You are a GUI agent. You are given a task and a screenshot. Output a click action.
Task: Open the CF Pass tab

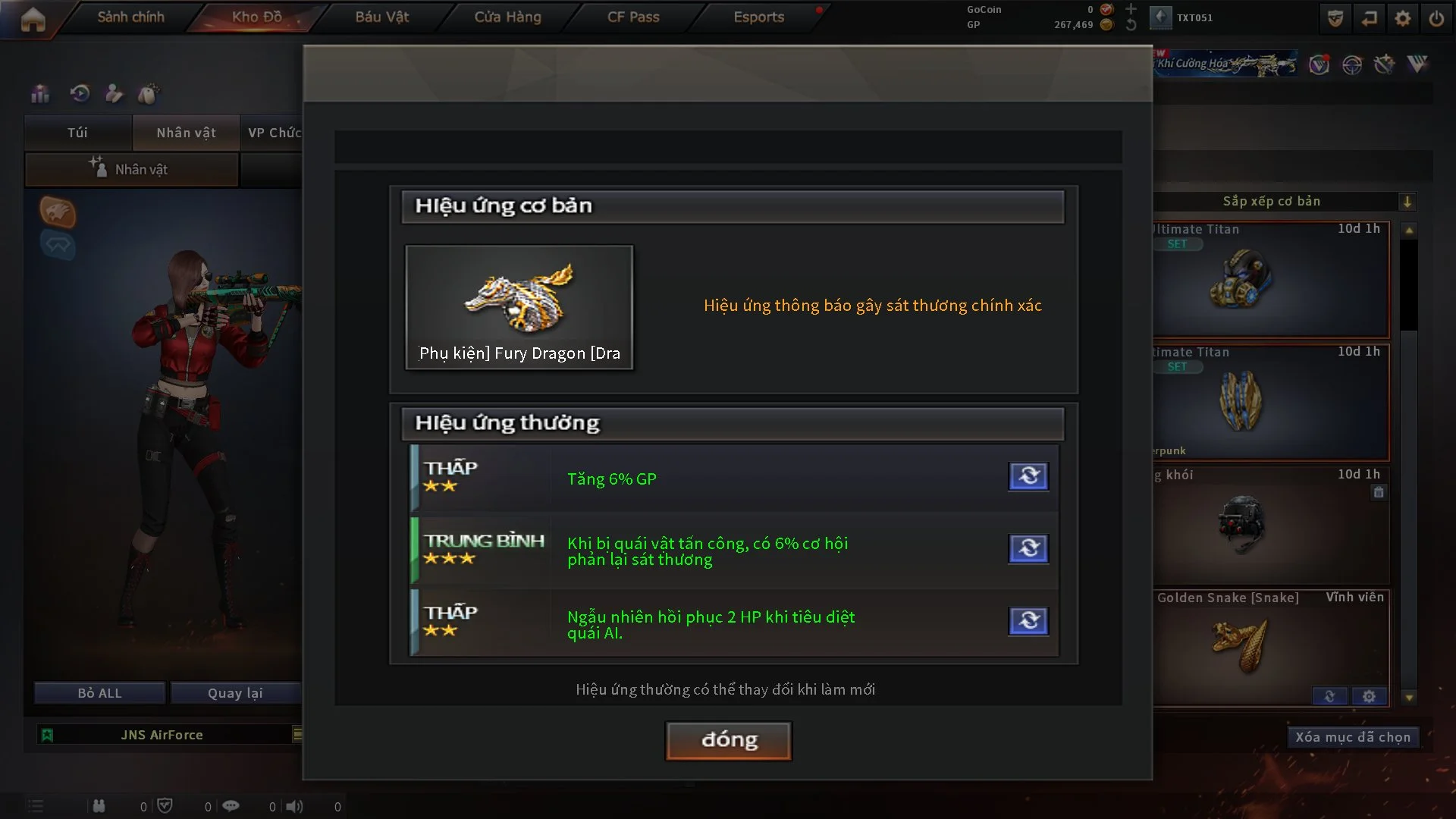click(633, 17)
